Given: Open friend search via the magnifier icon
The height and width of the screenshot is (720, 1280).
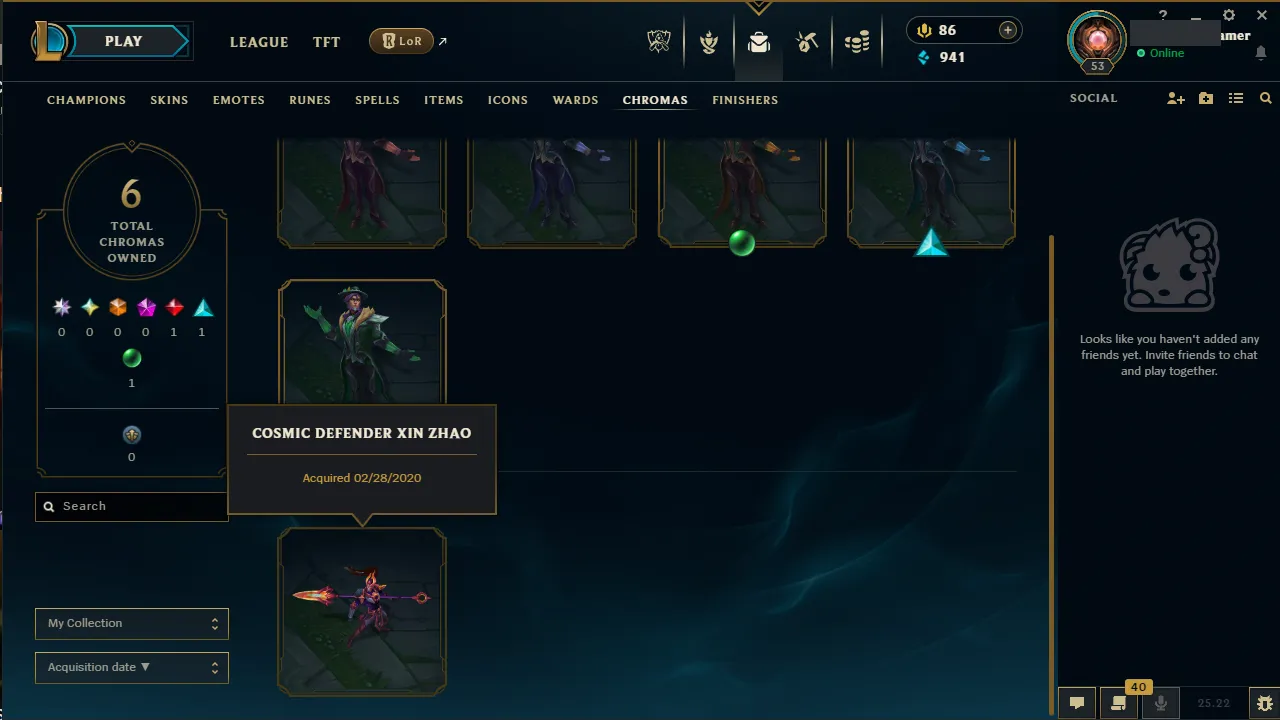Looking at the screenshot, I should point(1266,98).
